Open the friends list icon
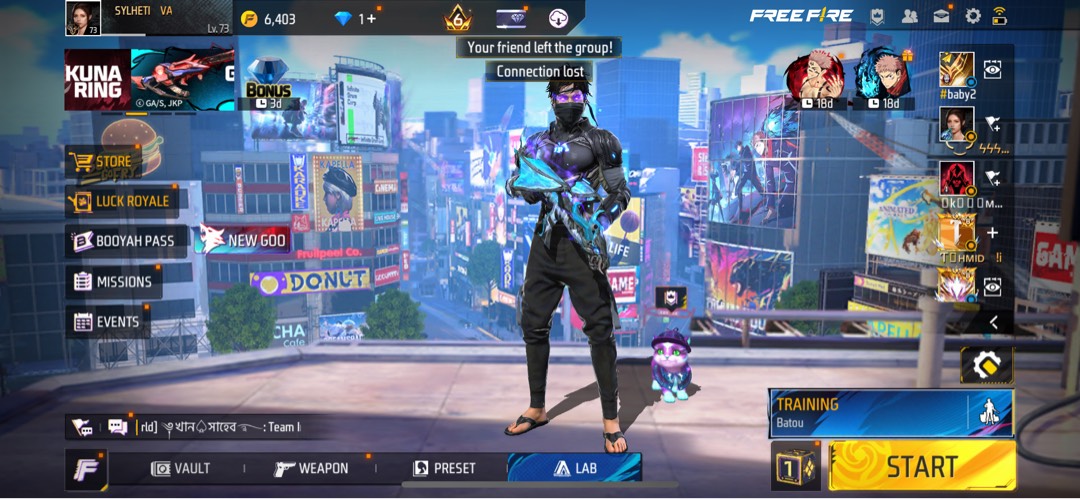The height and width of the screenshot is (499, 1080). 909,16
